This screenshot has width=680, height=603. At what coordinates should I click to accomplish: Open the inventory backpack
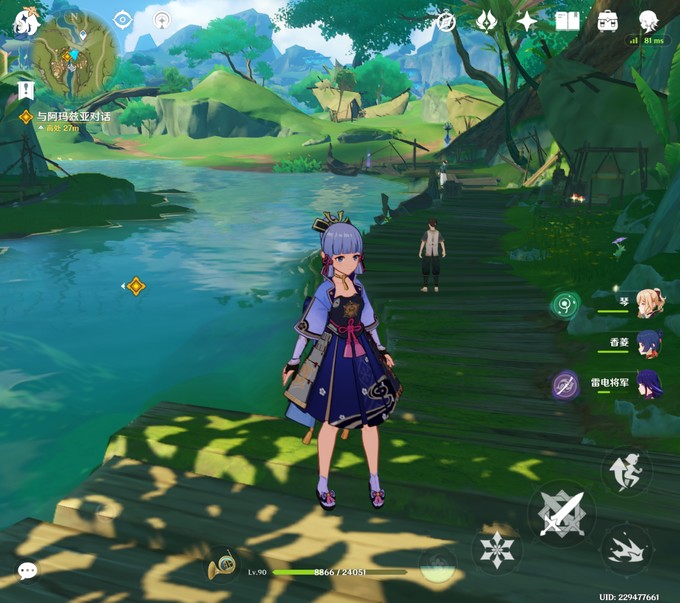[607, 21]
